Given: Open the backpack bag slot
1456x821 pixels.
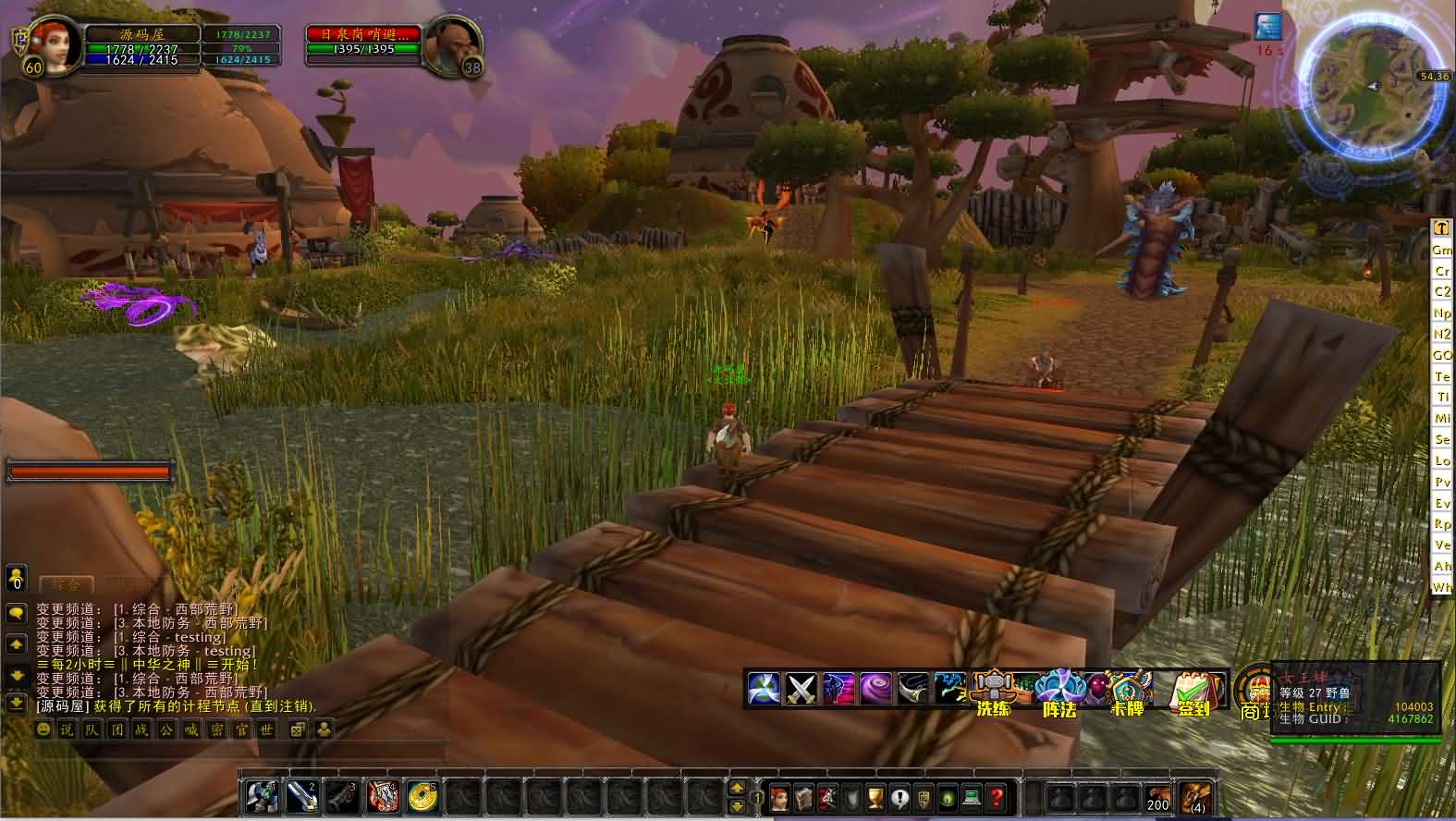Looking at the screenshot, I should 1195,797.
